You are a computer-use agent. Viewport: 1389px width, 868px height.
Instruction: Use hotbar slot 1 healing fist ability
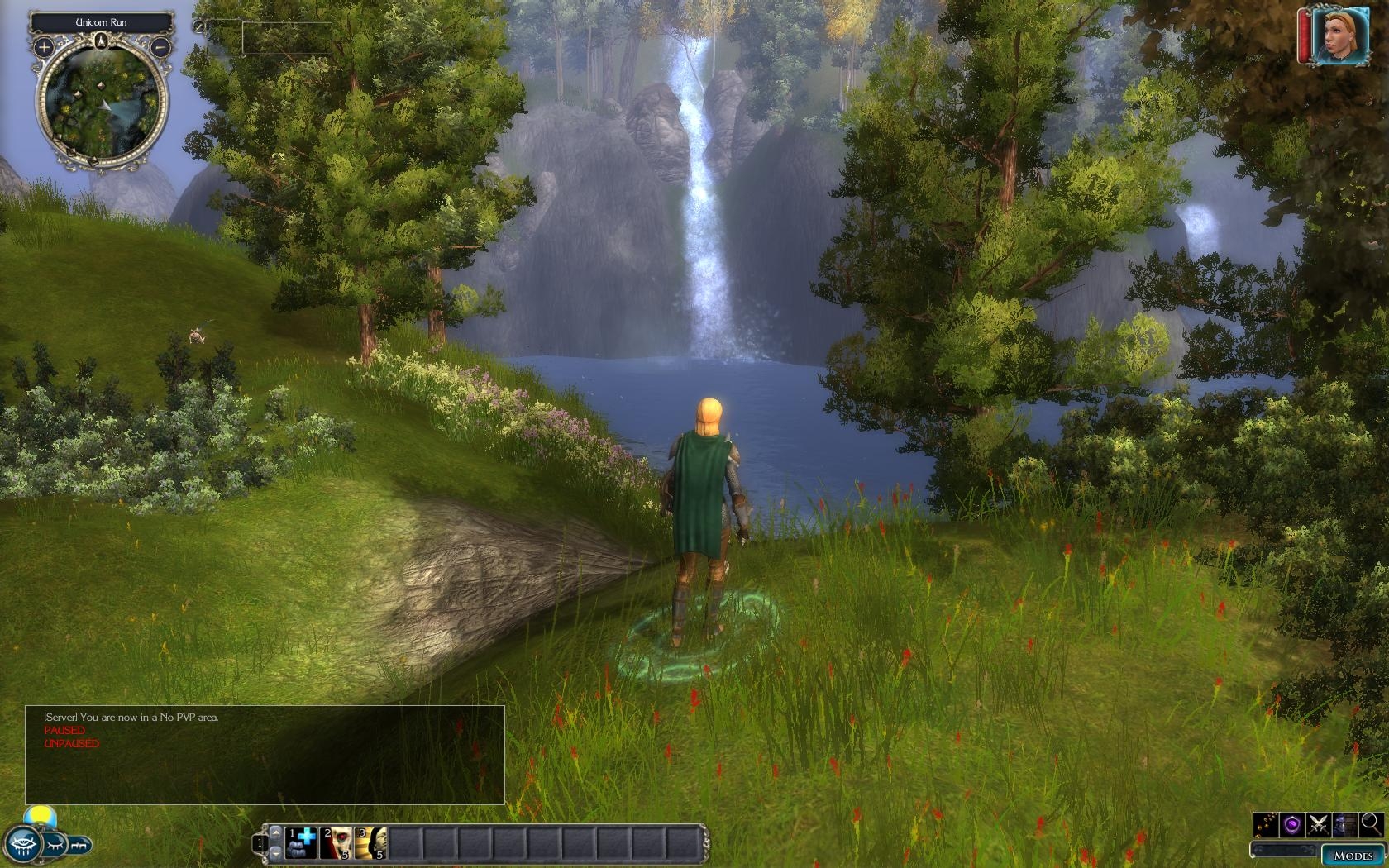pyautogui.click(x=301, y=843)
